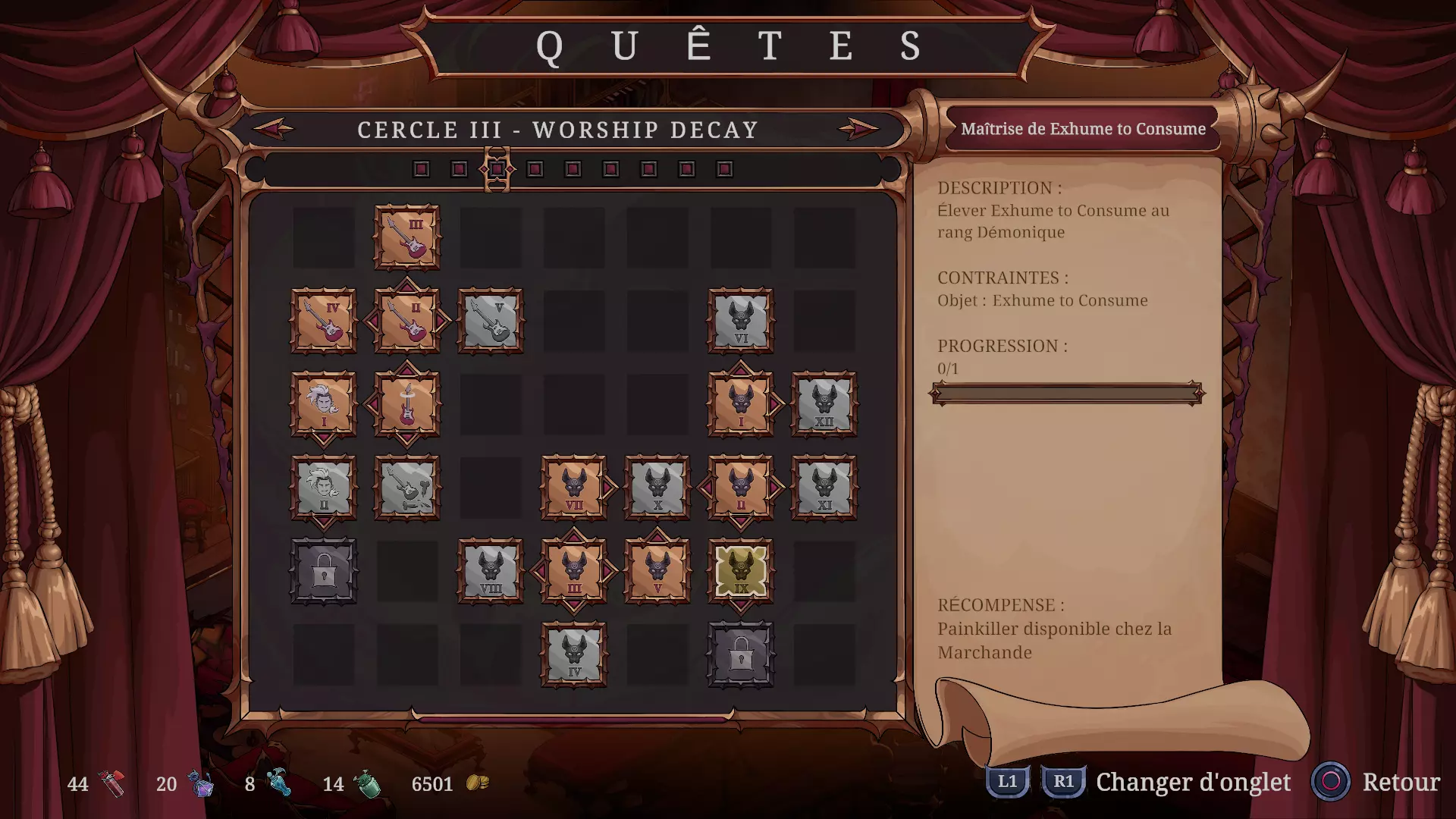
Task: Choose the orange demon I quest tile
Action: point(741,404)
